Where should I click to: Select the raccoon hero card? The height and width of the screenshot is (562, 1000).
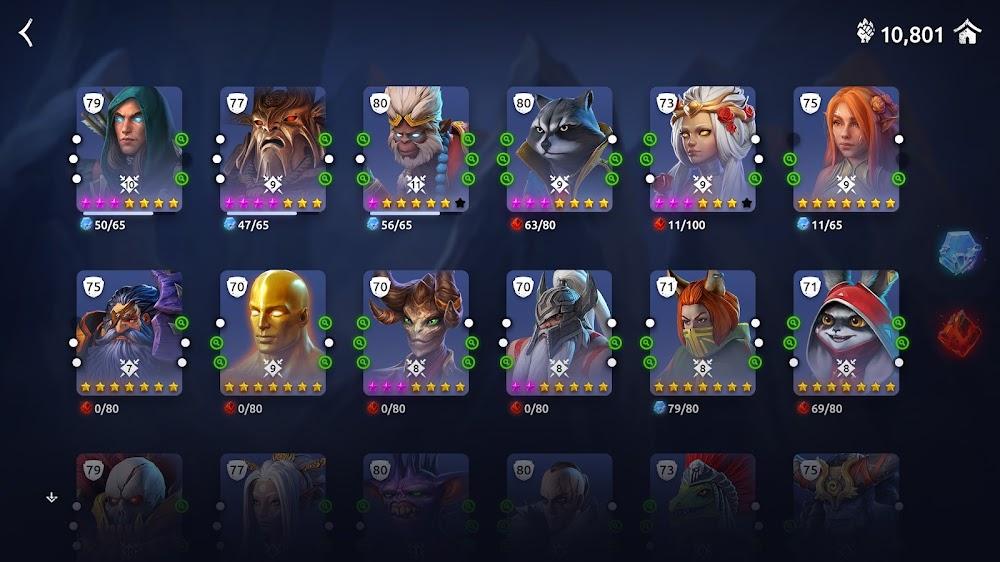559,147
